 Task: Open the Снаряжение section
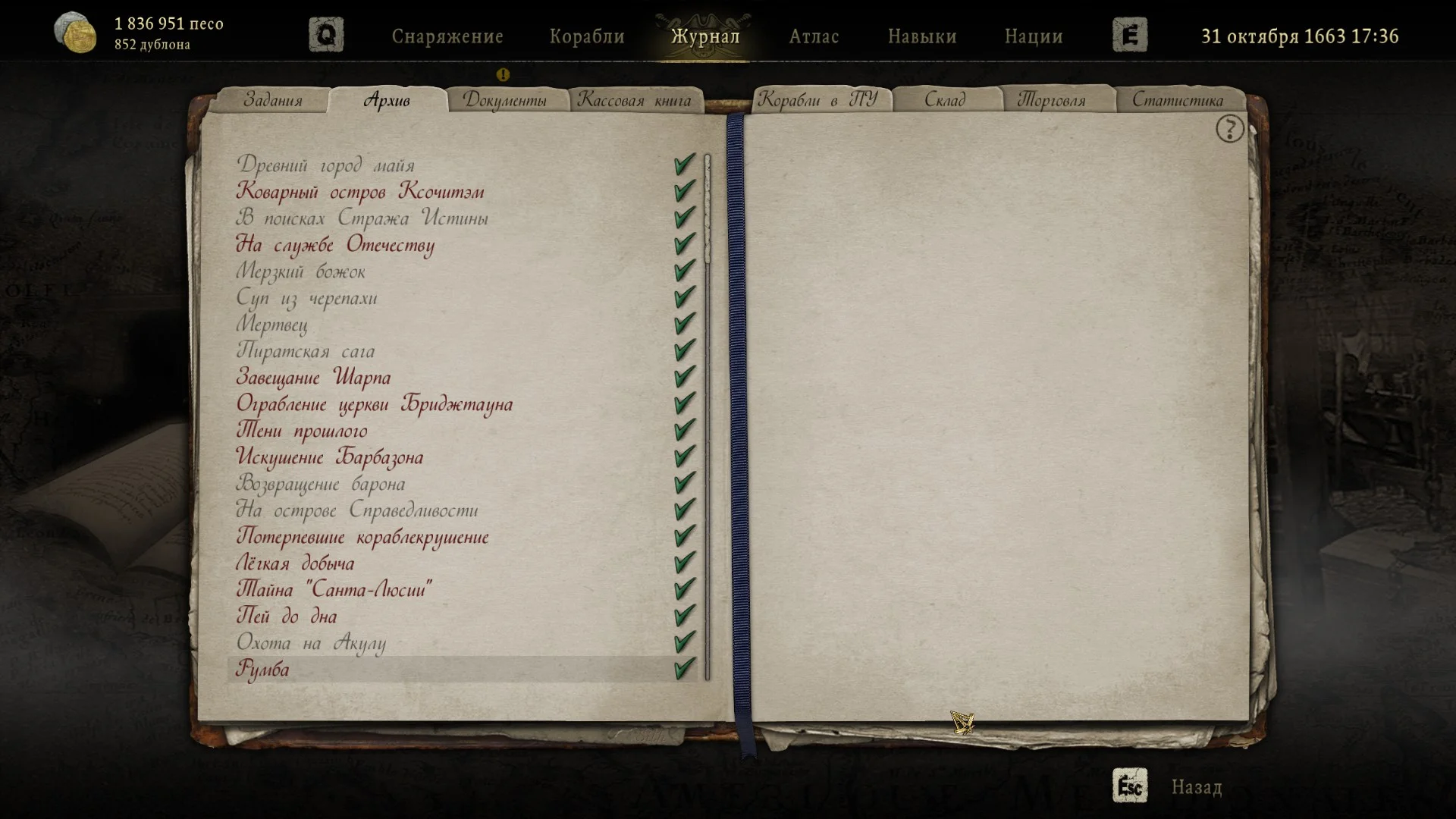coord(447,36)
